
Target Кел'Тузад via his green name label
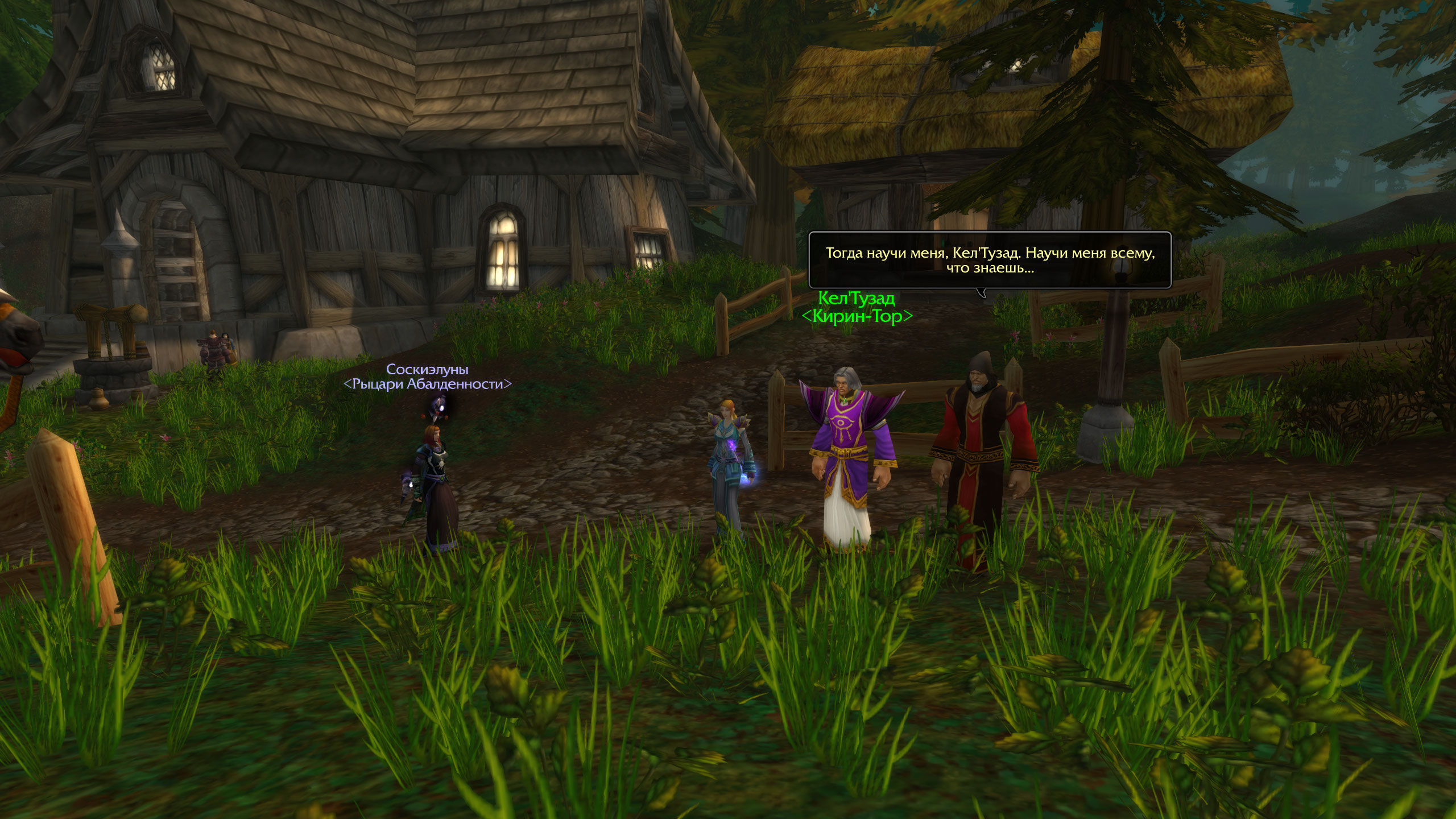[x=856, y=298]
